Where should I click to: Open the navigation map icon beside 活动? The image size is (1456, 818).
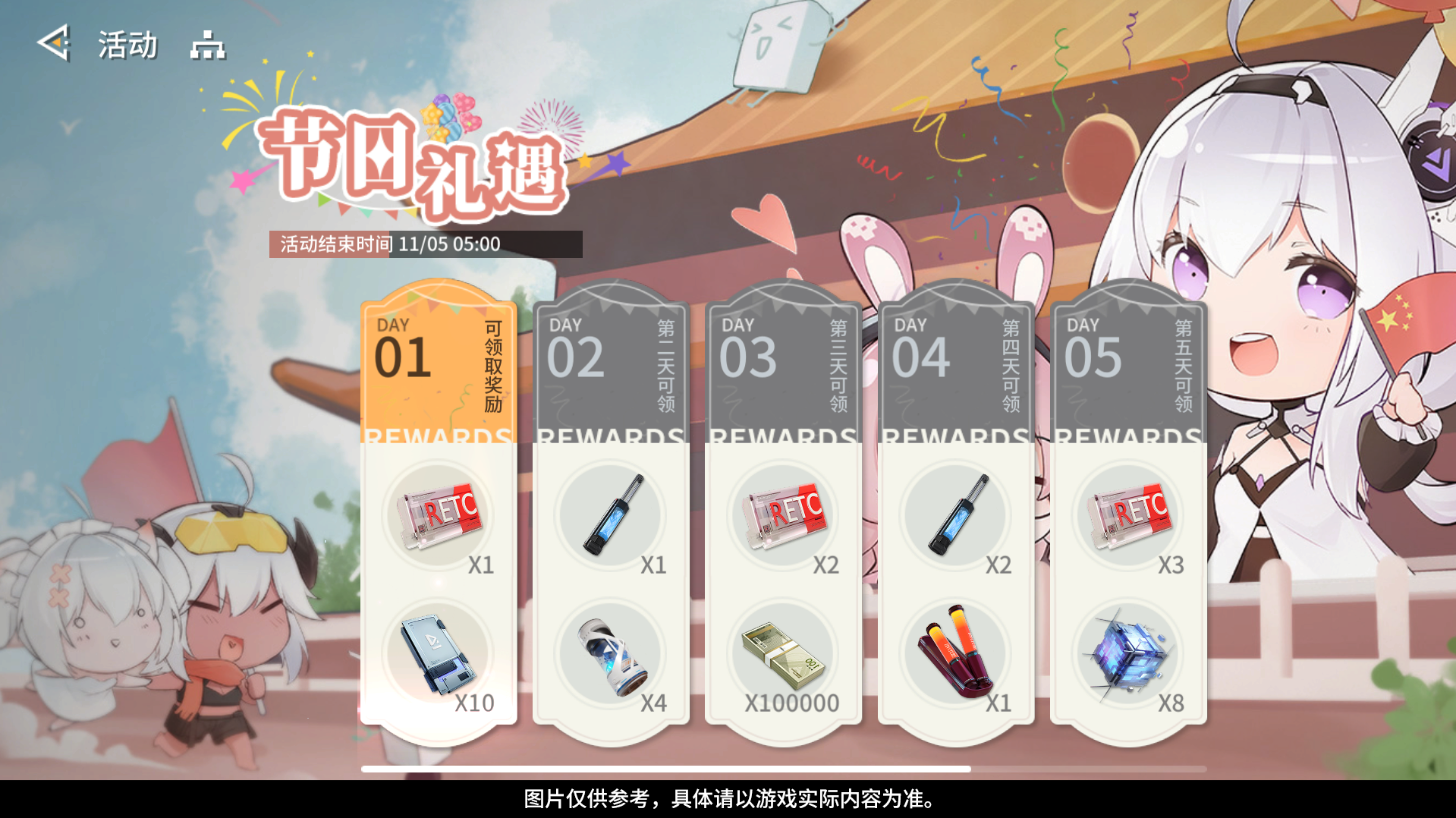click(206, 46)
